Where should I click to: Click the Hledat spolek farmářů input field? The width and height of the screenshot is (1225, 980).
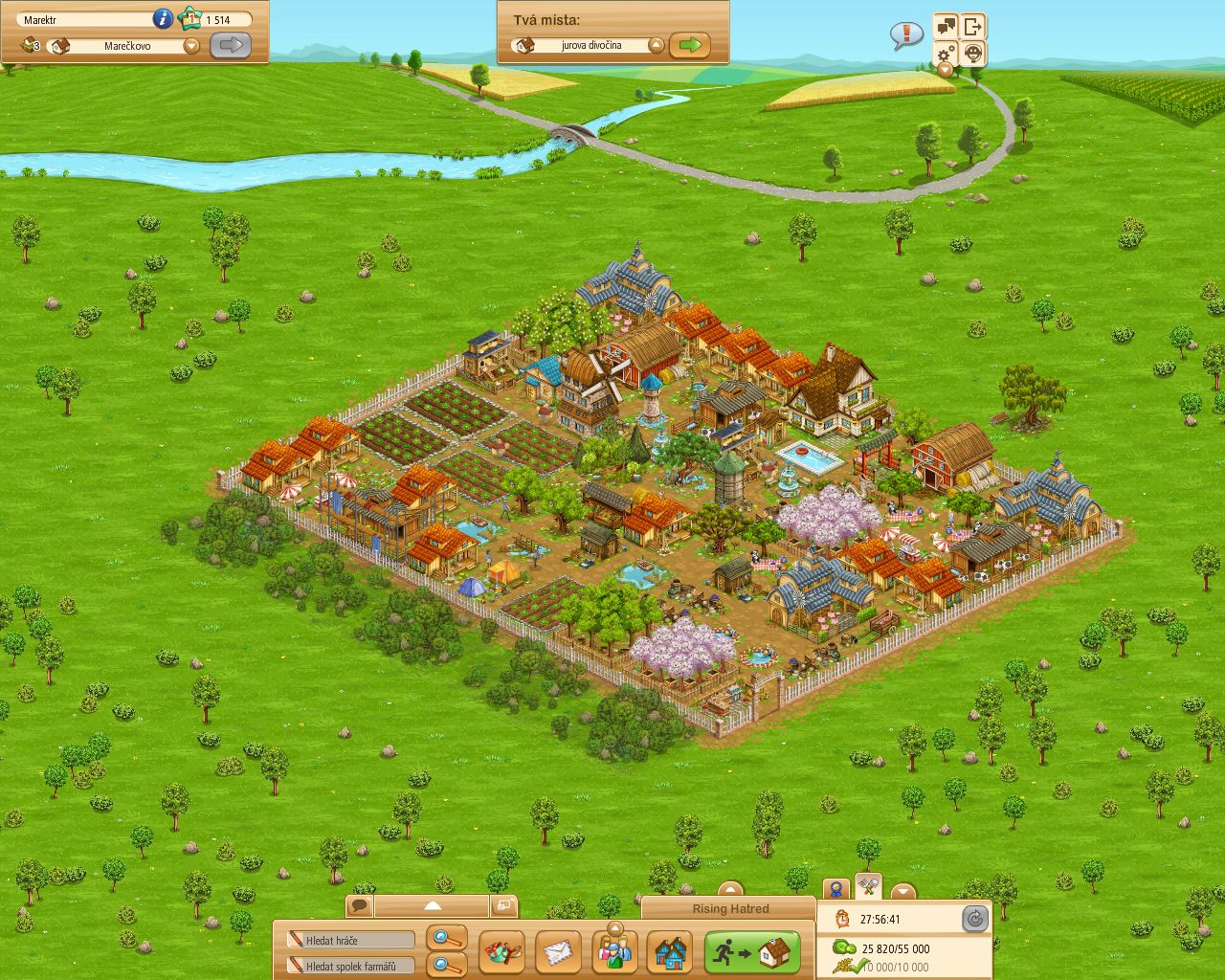(349, 966)
